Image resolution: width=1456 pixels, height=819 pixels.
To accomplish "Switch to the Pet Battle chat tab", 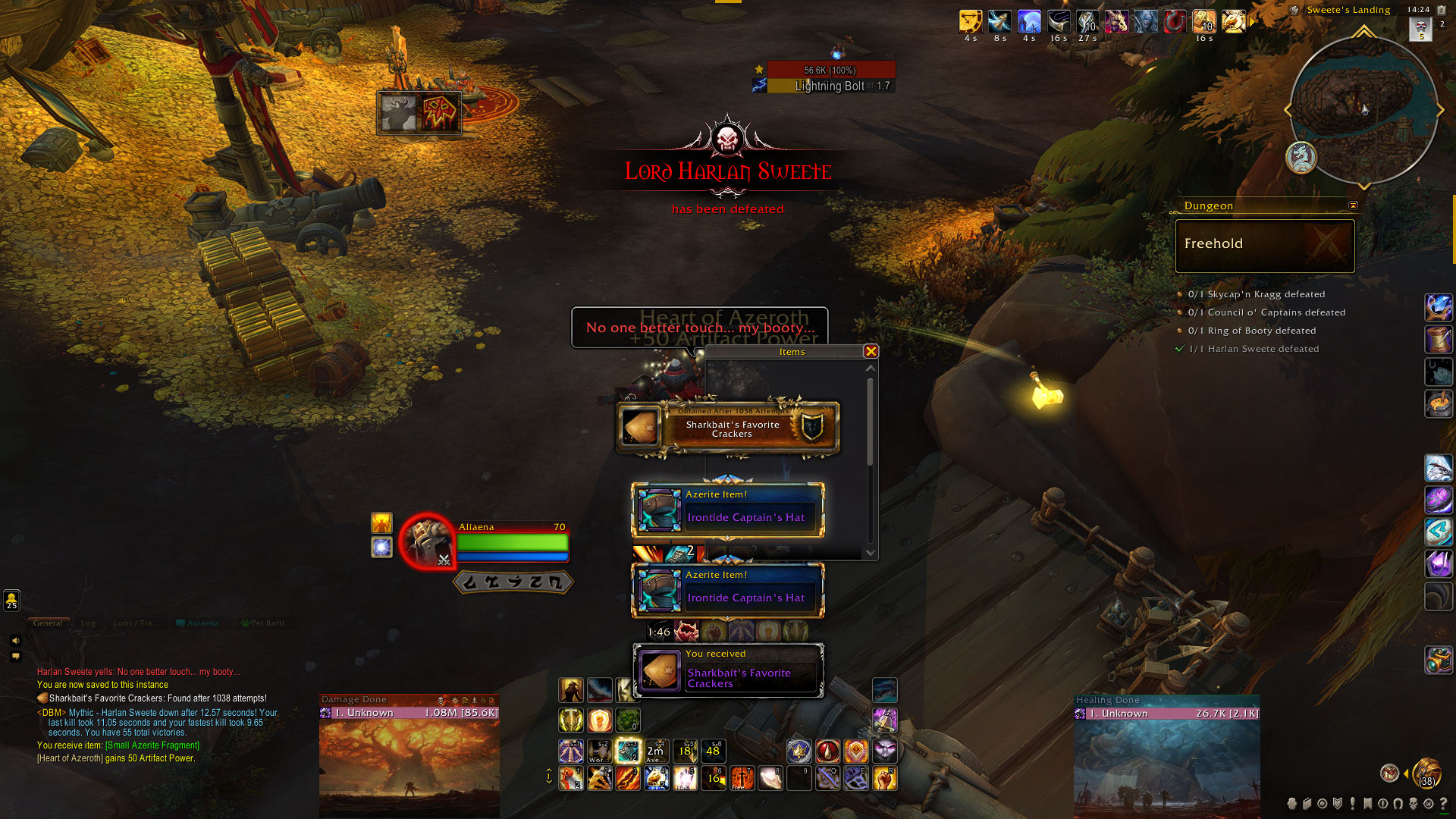I will 266,623.
